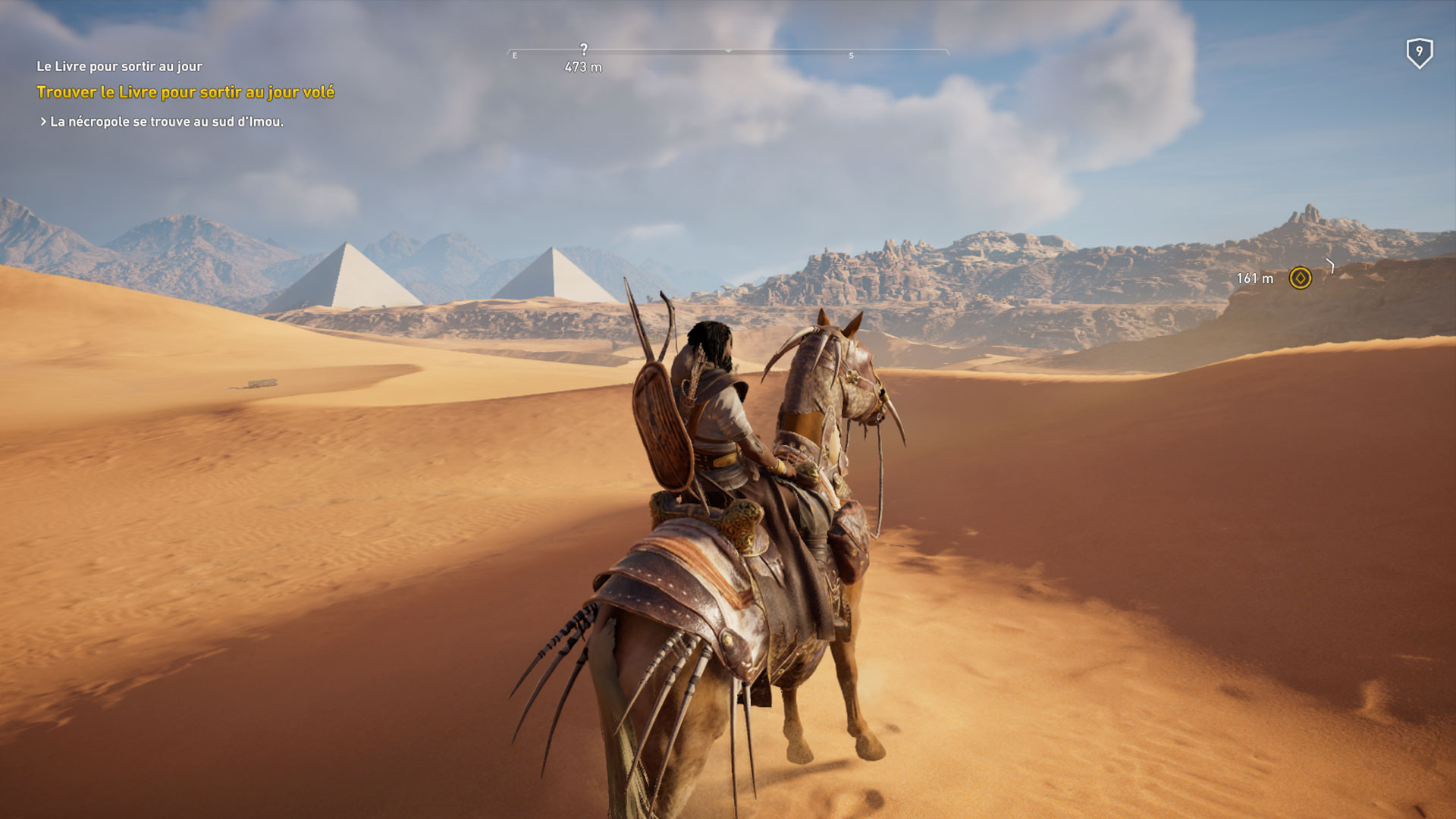Select the diamond symbol inside the yellow circle
This screenshot has height=819, width=1456.
(1300, 279)
